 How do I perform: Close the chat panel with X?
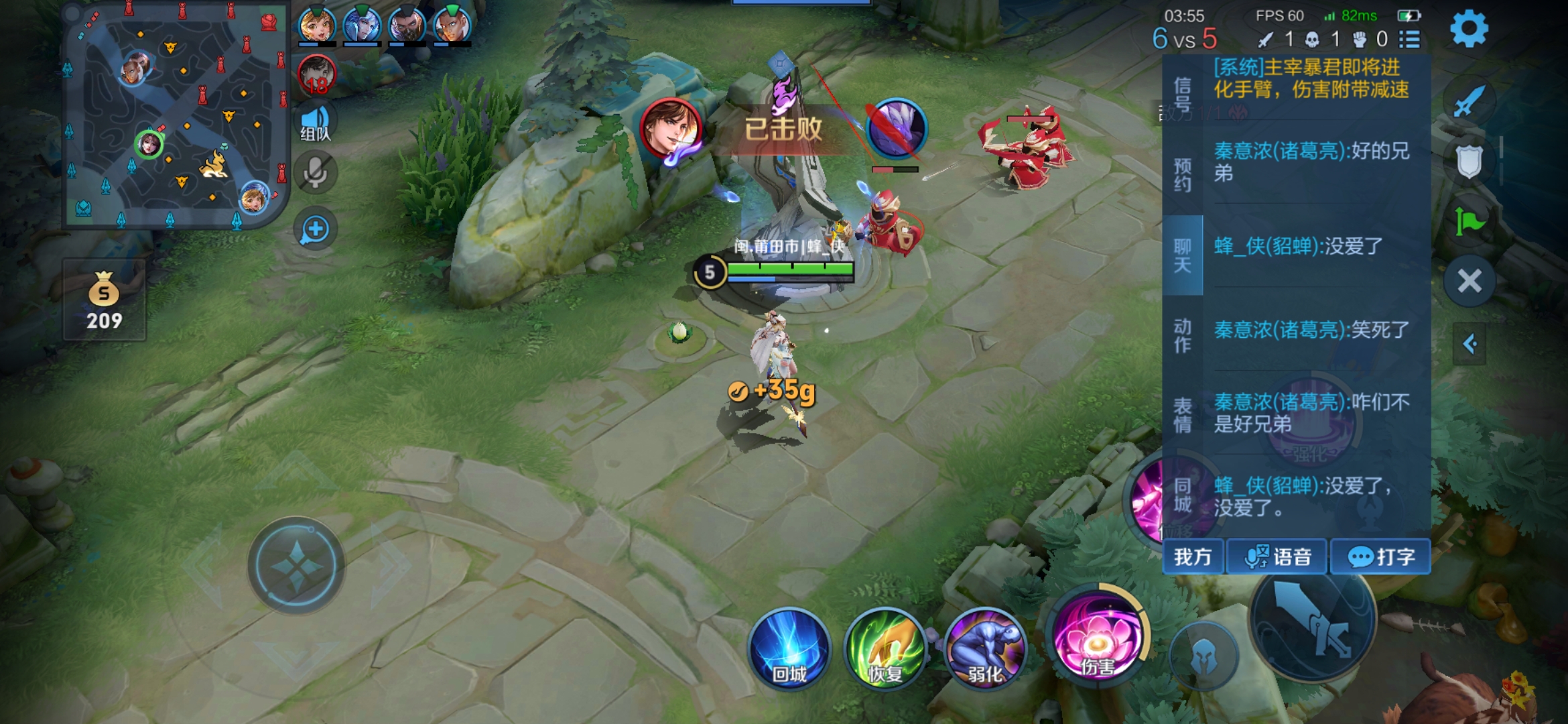[1469, 281]
